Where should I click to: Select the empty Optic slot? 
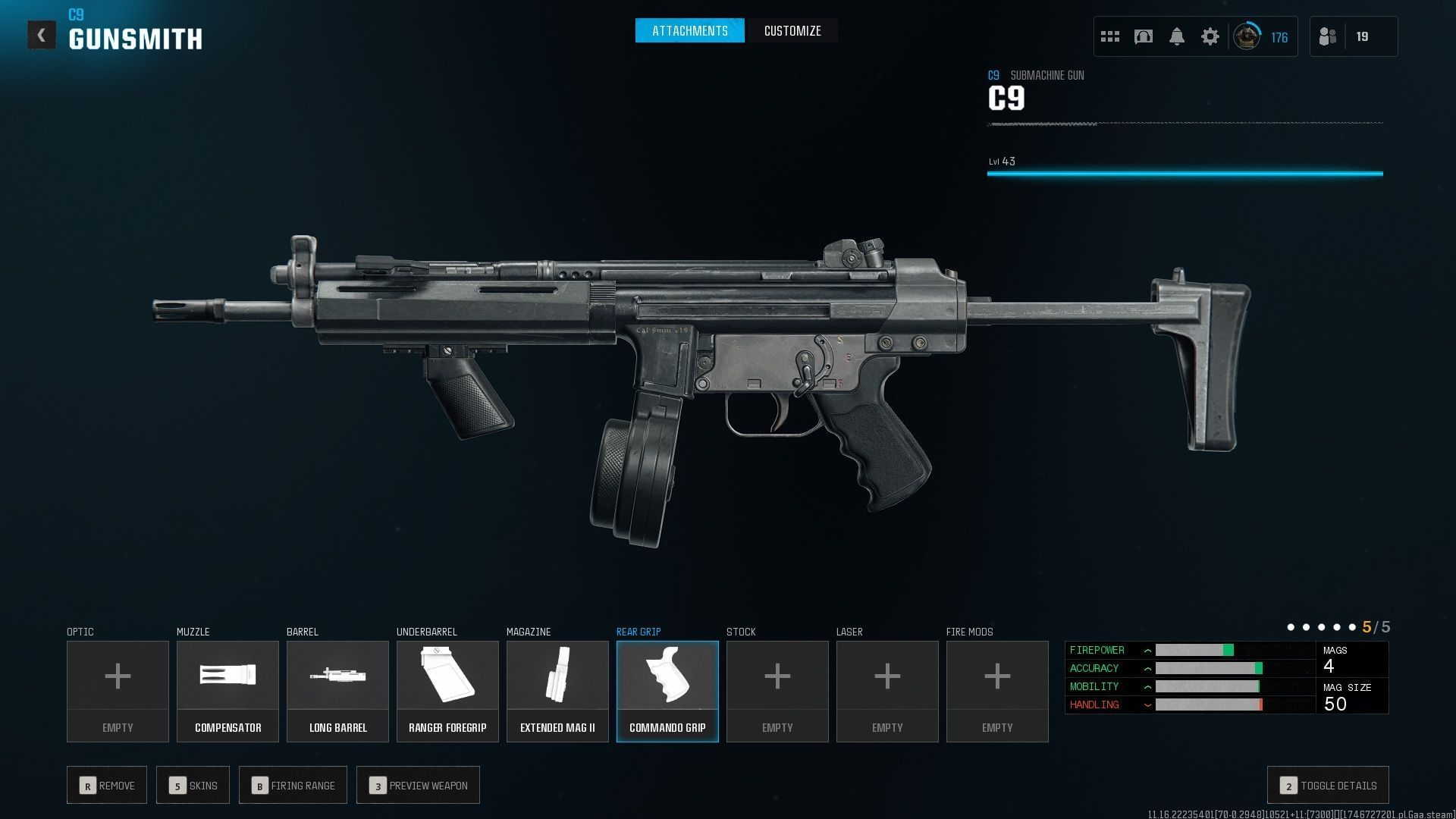point(118,691)
